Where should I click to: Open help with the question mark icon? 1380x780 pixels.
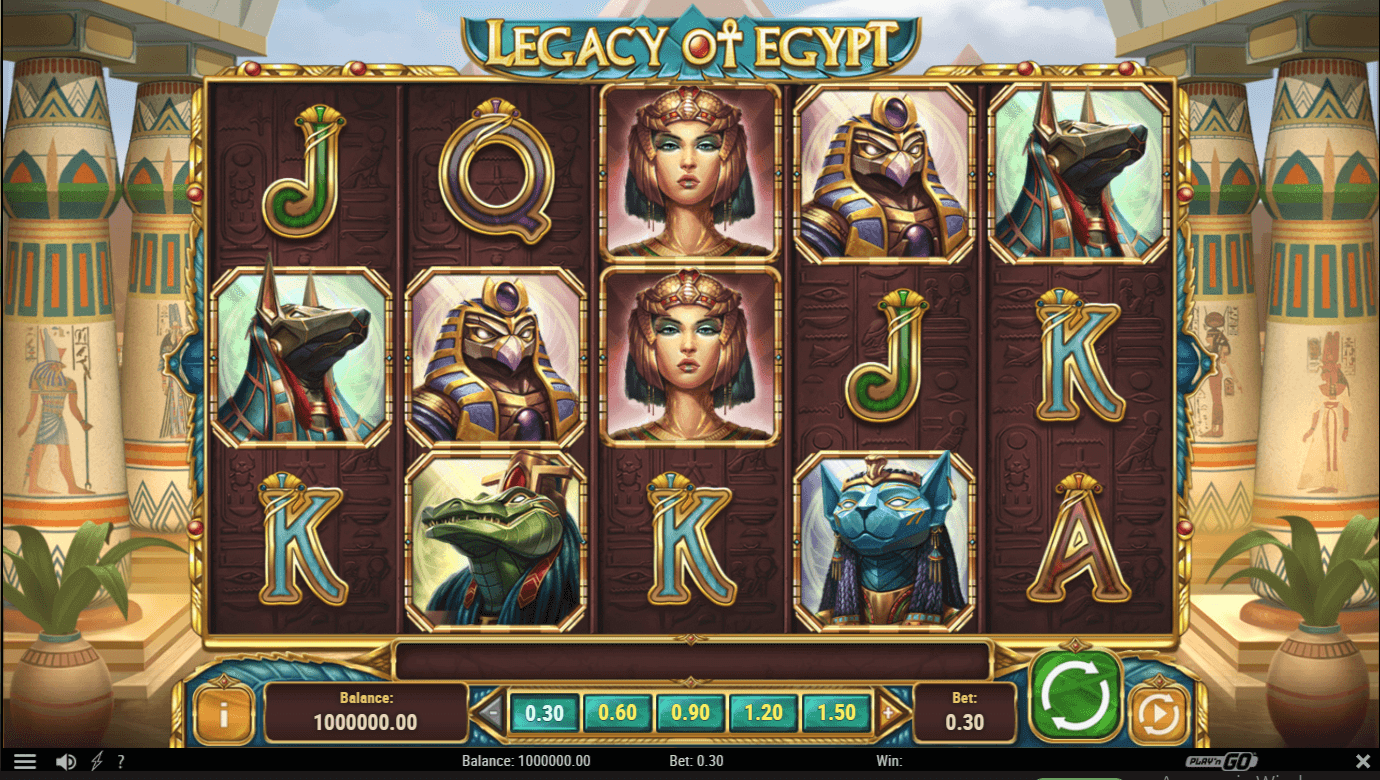click(x=121, y=762)
